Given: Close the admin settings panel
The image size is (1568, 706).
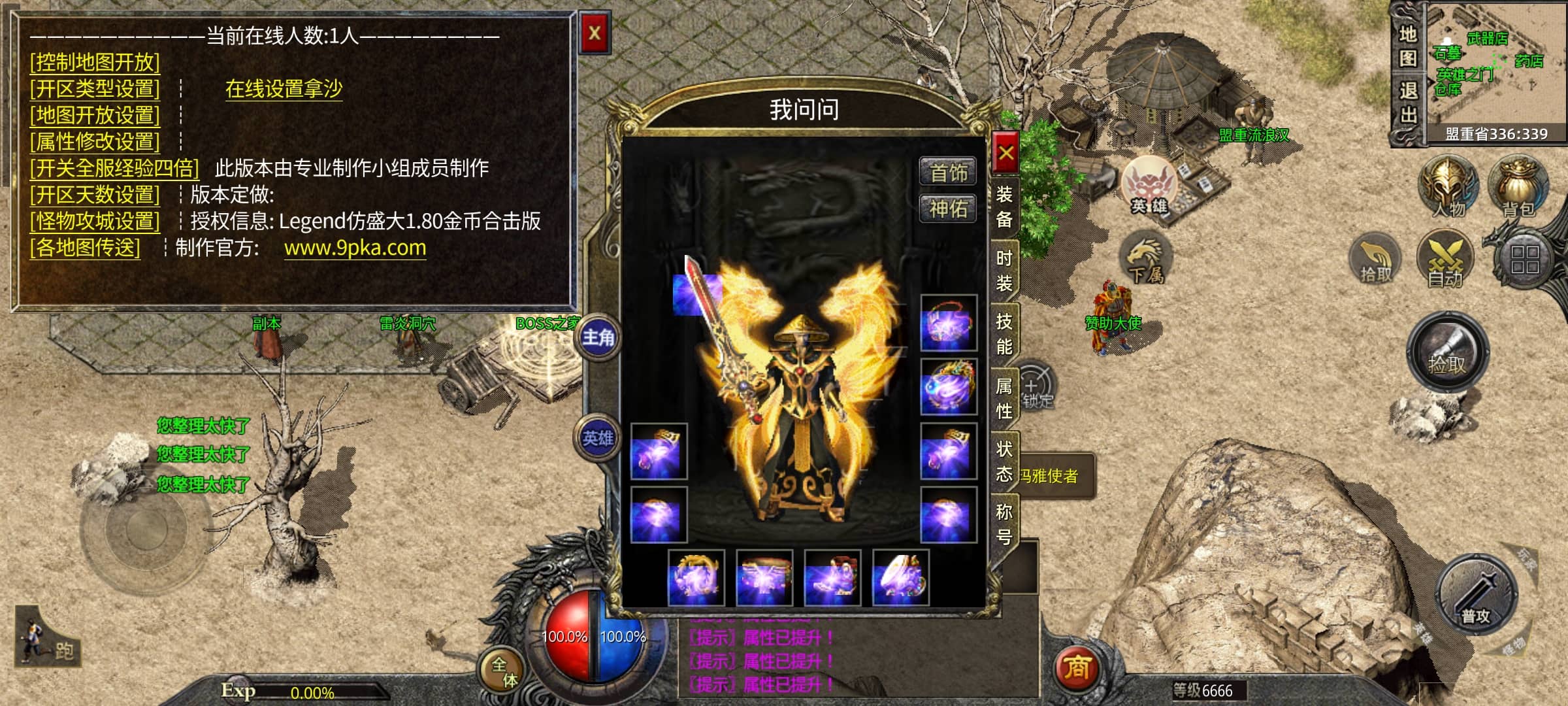Looking at the screenshot, I should tap(595, 33).
